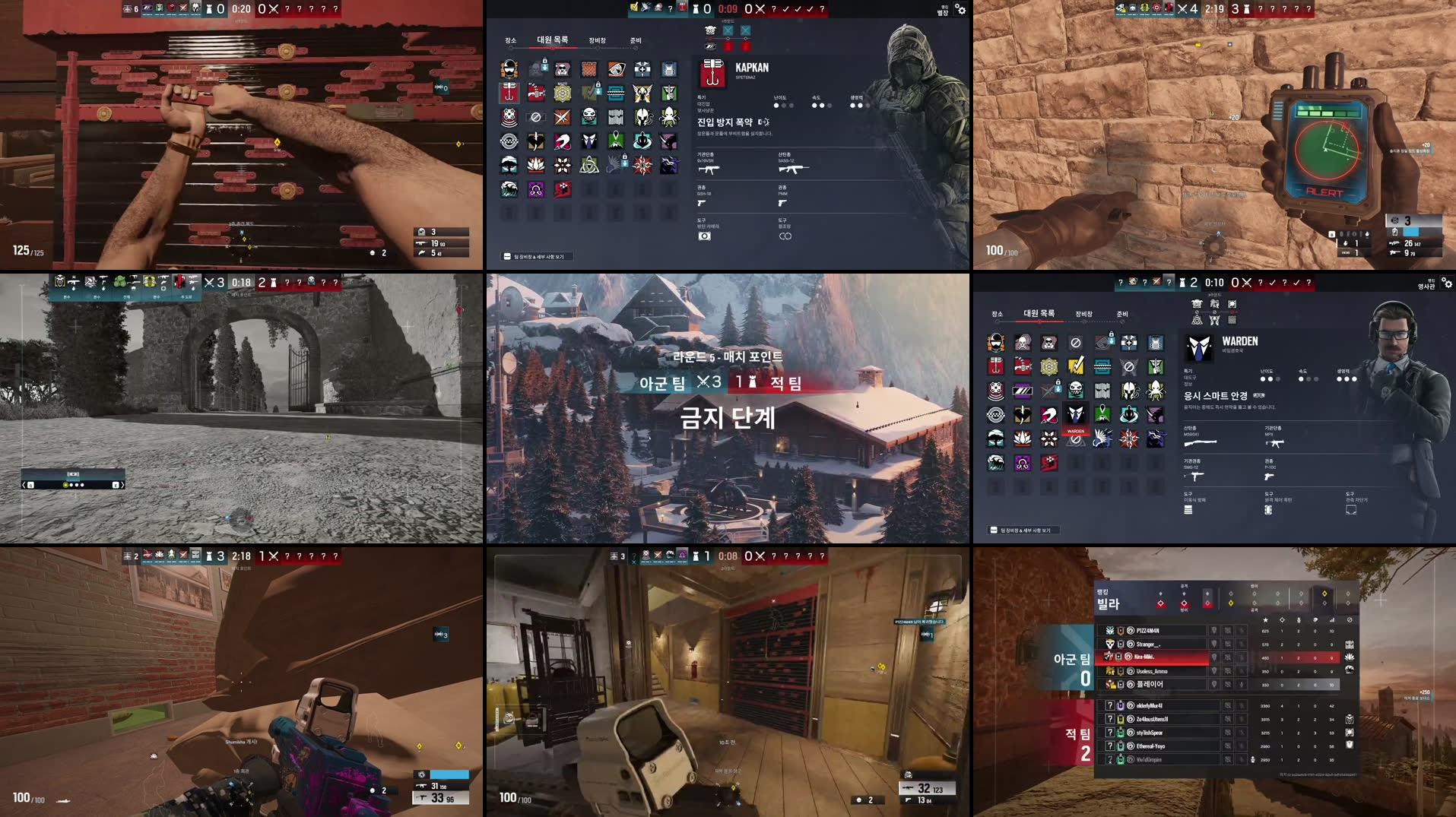Toggle Warden's 이동식 방패 gadget
Screen dimensions: 1456x817
point(1188,510)
